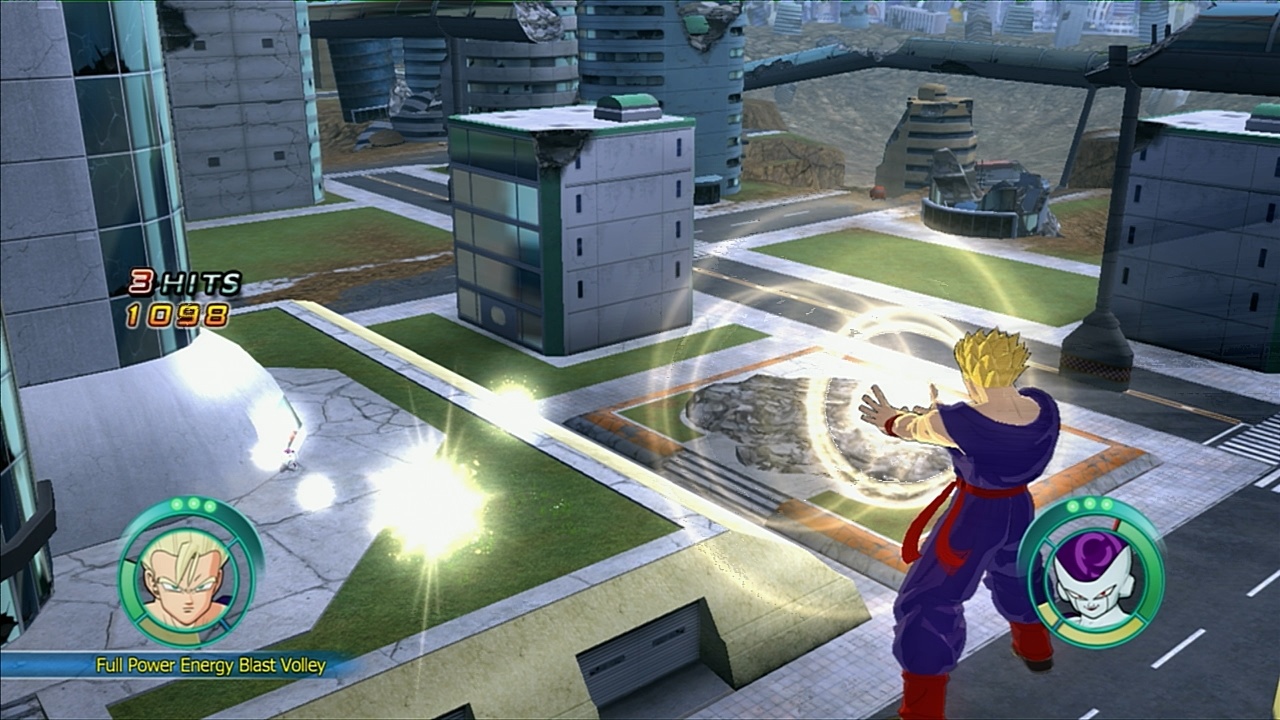The image size is (1280, 720).
Task: Click the first green orb above Frieza's portrait
Action: tap(1072, 505)
